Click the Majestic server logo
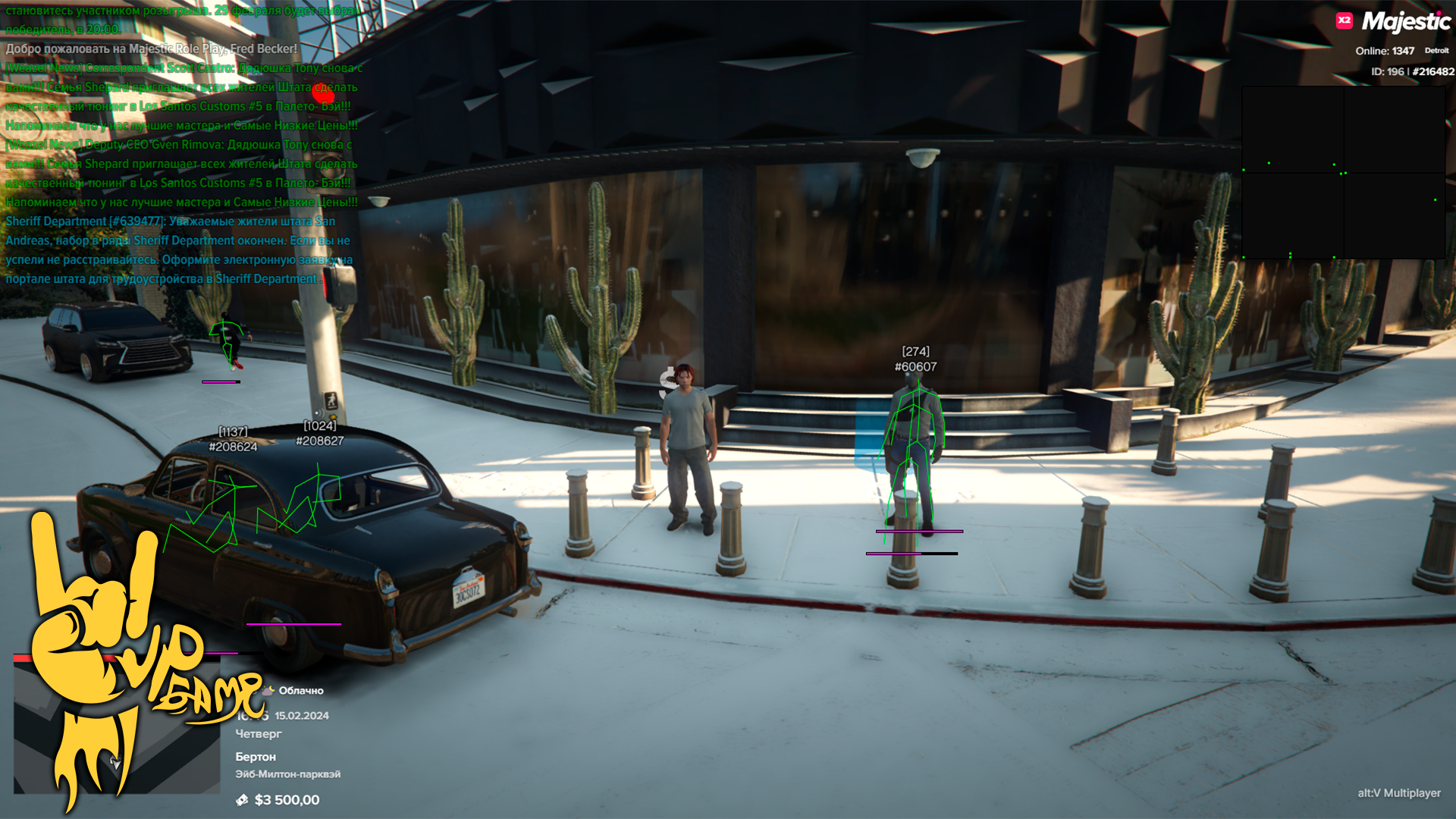The height and width of the screenshot is (819, 1456). 1406,21
